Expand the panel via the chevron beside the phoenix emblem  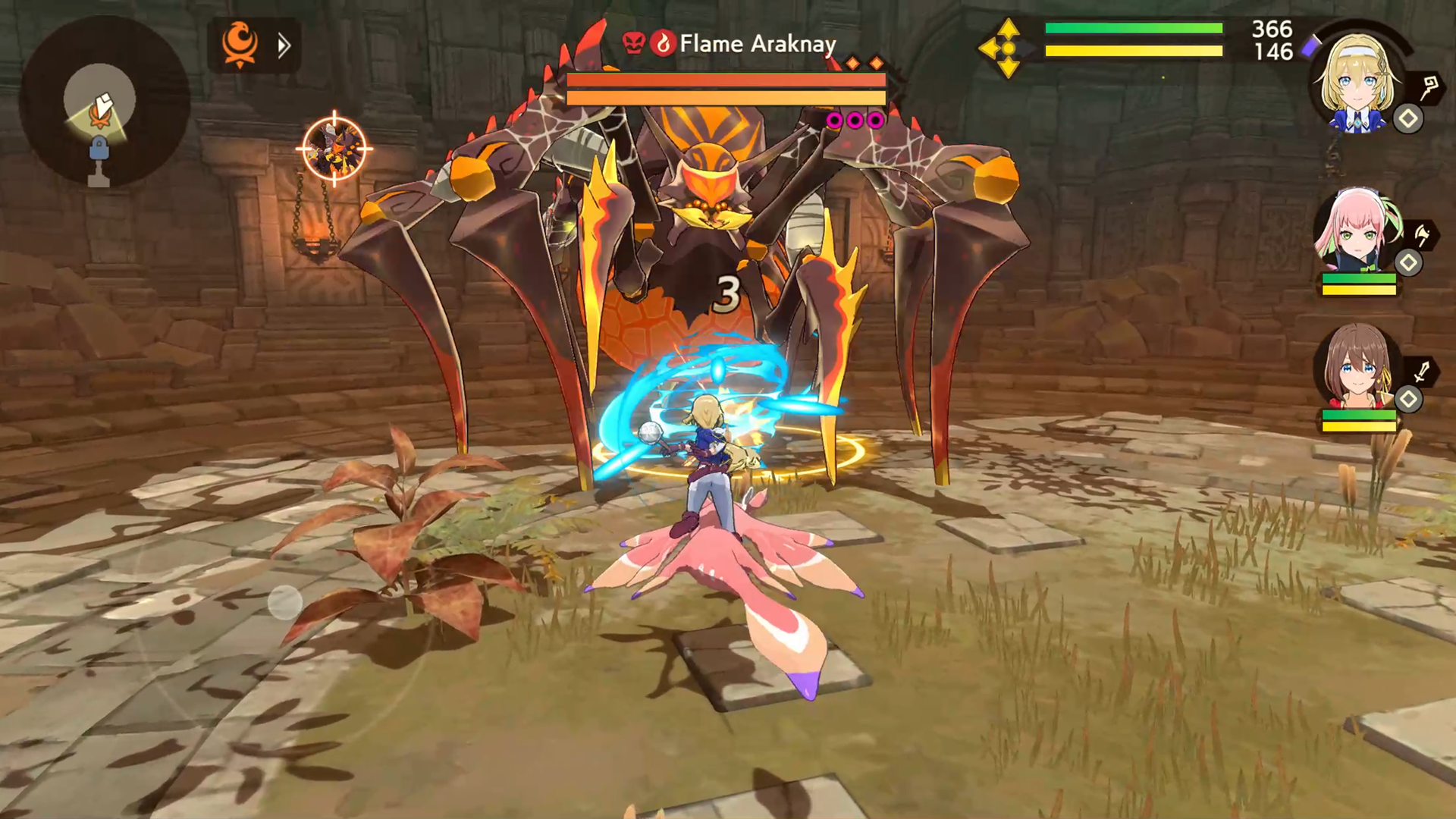tap(284, 45)
